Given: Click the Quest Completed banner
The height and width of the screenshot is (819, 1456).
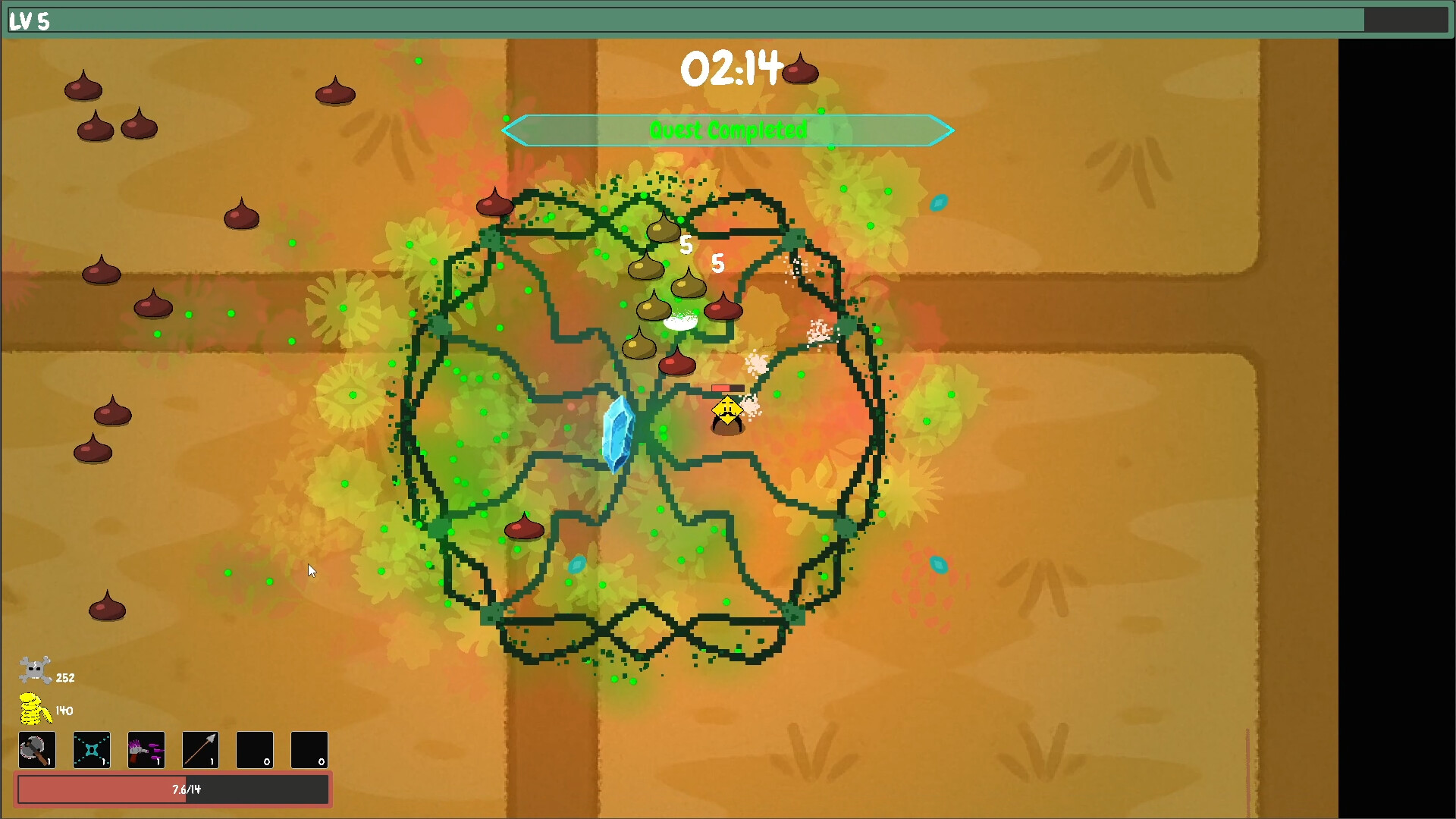Looking at the screenshot, I should 727,130.
